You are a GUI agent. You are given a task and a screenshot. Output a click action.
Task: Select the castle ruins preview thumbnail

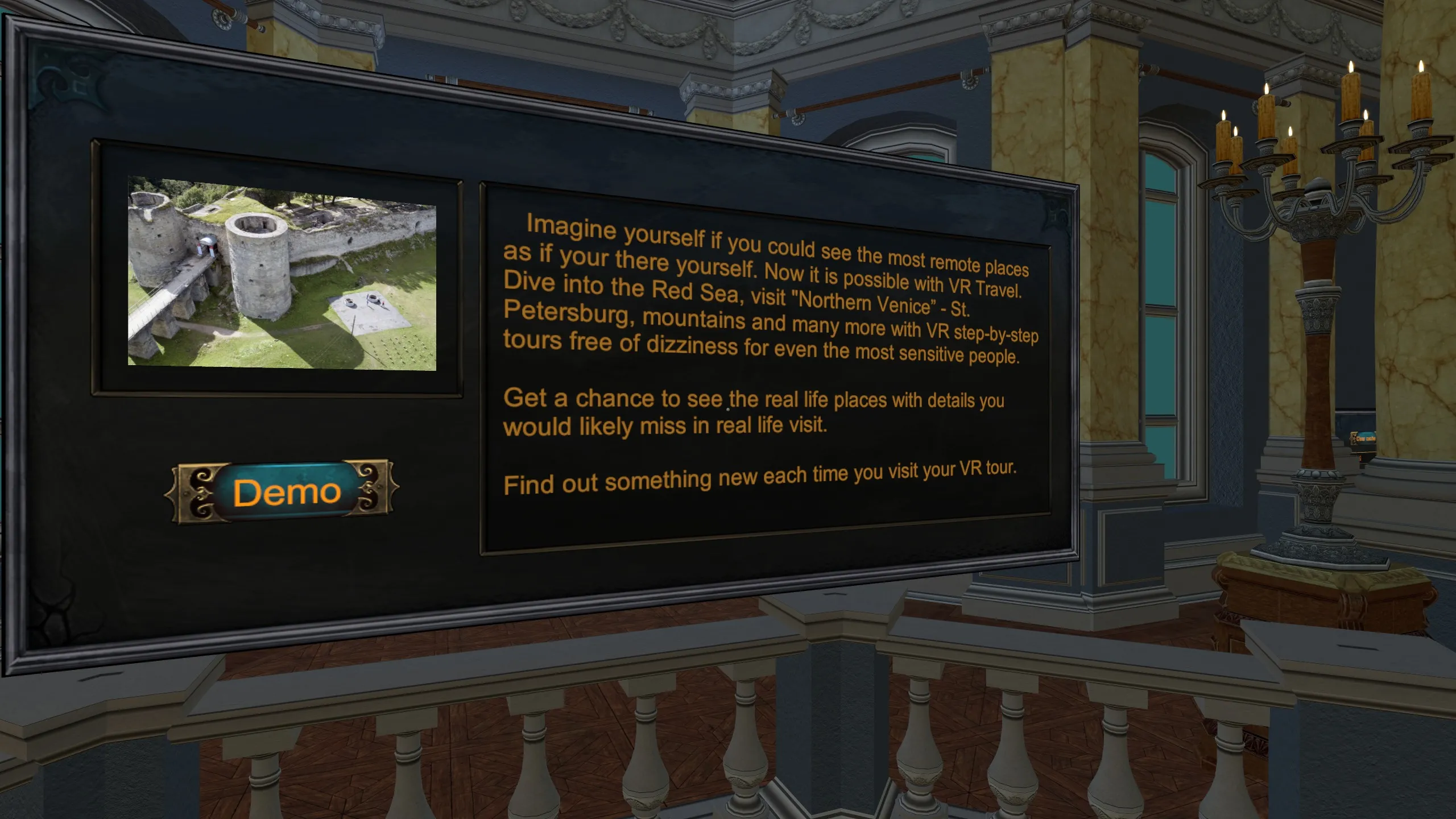pos(282,273)
